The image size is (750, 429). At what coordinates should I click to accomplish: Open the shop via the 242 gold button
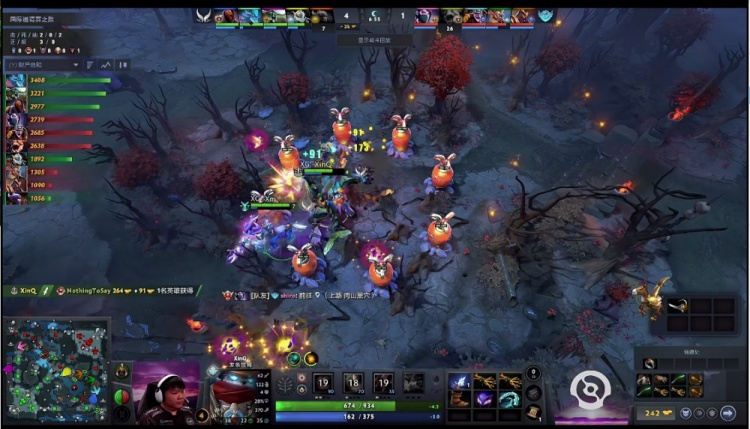652,412
